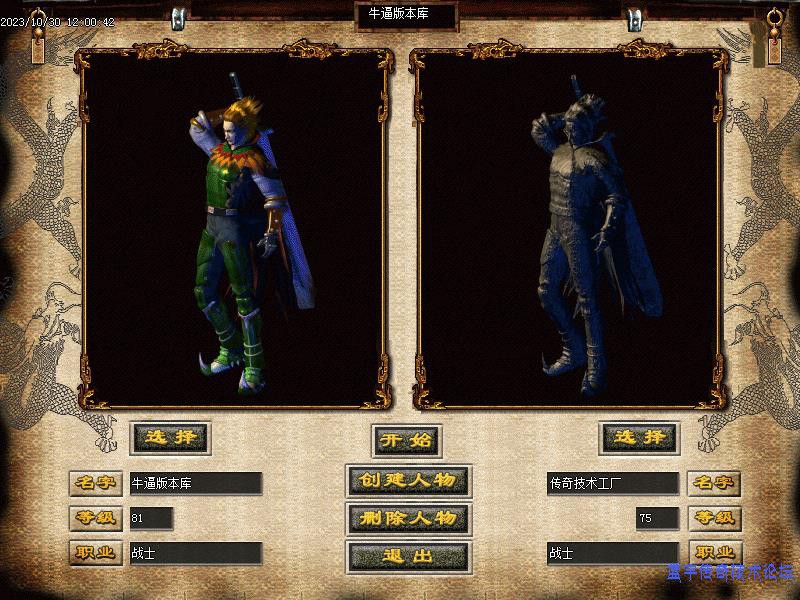Choose 删除人物 to delete a character
This screenshot has width=800, height=600.
[407, 518]
